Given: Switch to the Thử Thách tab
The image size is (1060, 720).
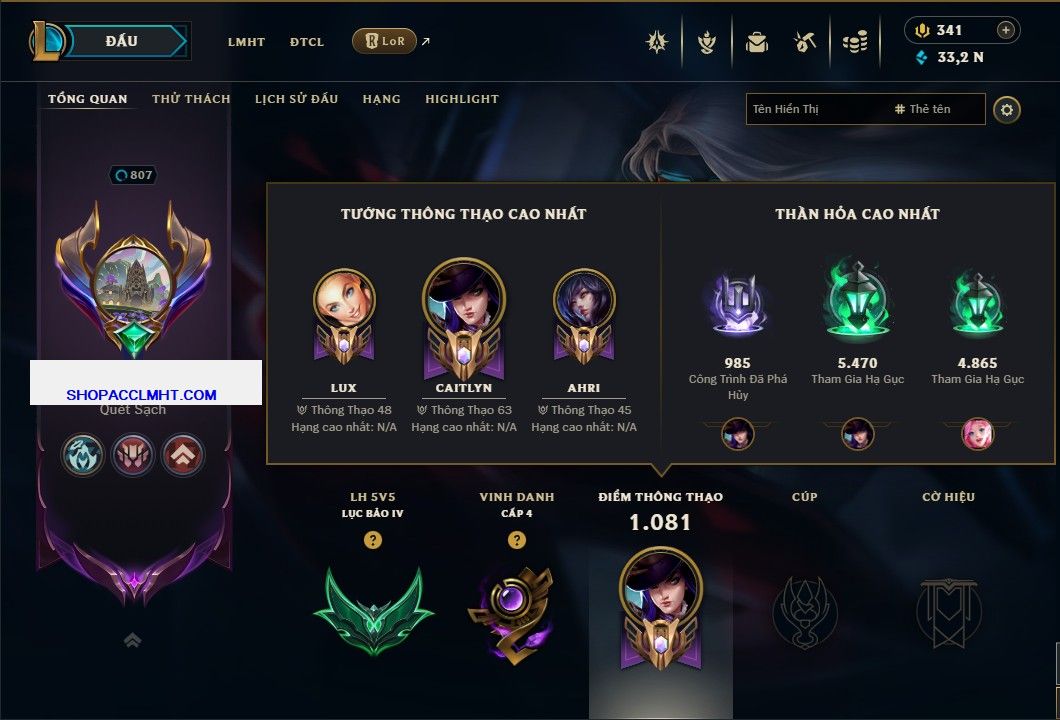Looking at the screenshot, I should [191, 99].
